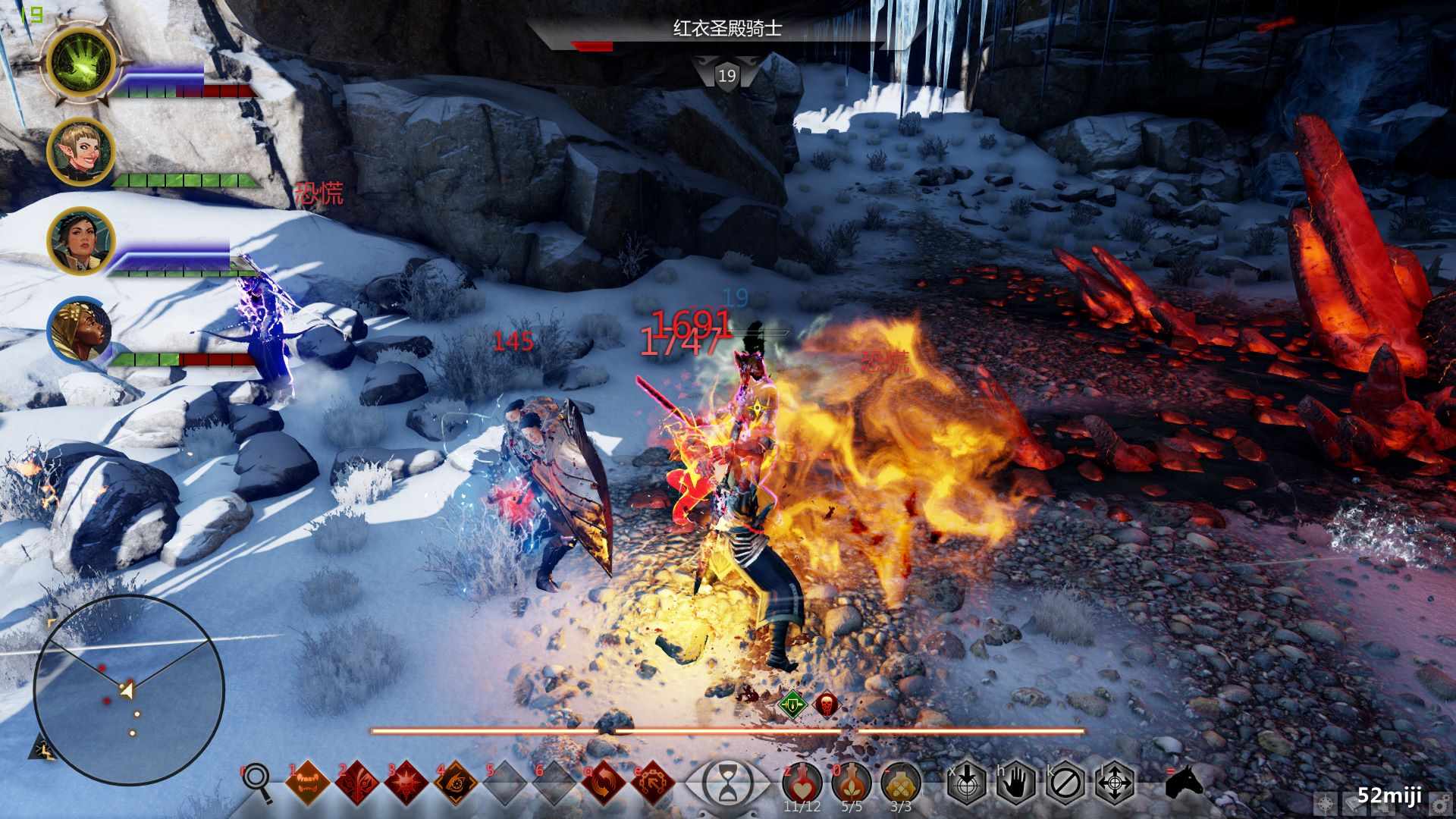Activate the magnifying glass search
This screenshot has height=819, width=1456.
(258, 781)
